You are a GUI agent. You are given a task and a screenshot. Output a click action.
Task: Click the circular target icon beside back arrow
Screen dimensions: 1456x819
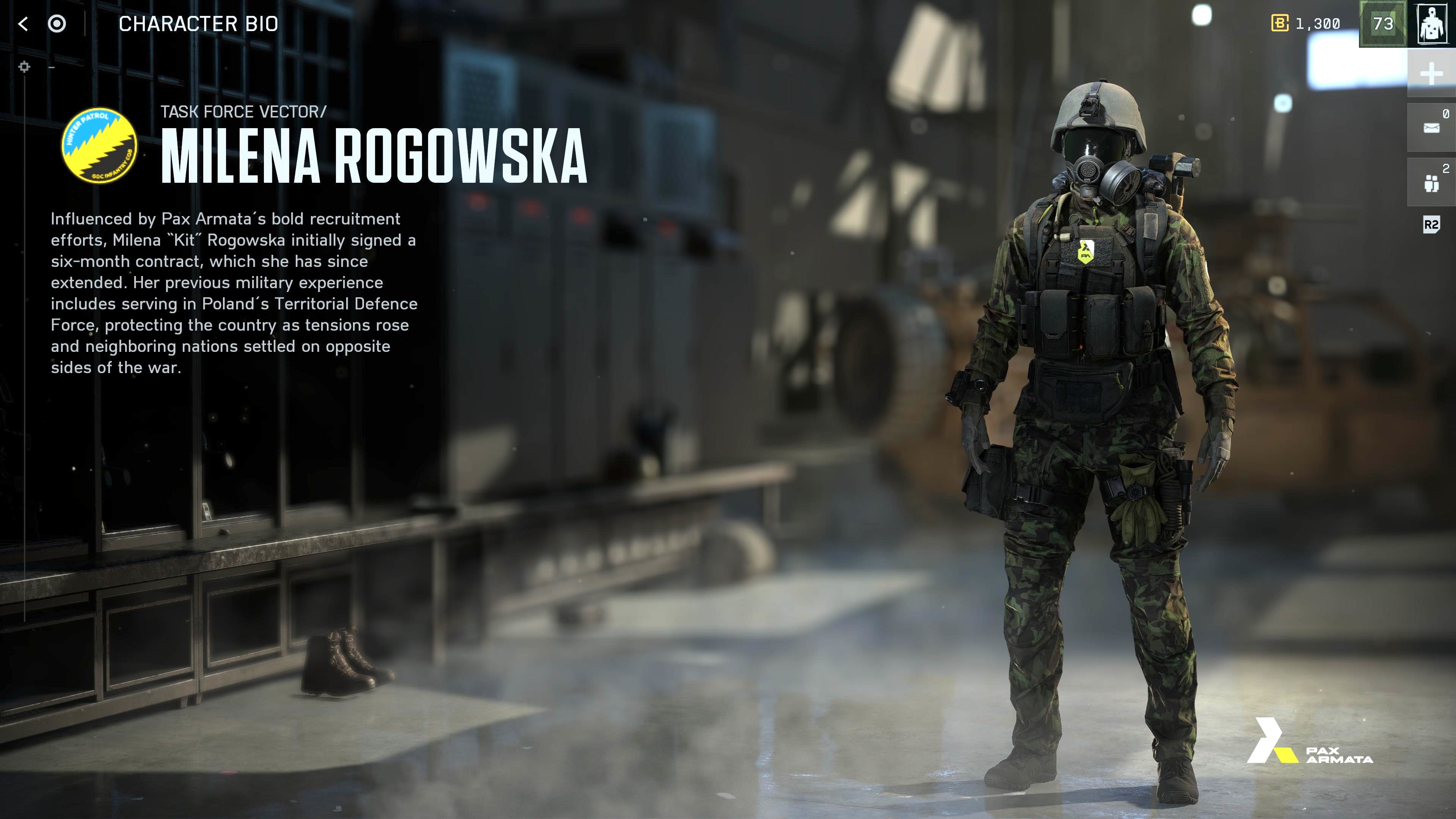(x=56, y=24)
